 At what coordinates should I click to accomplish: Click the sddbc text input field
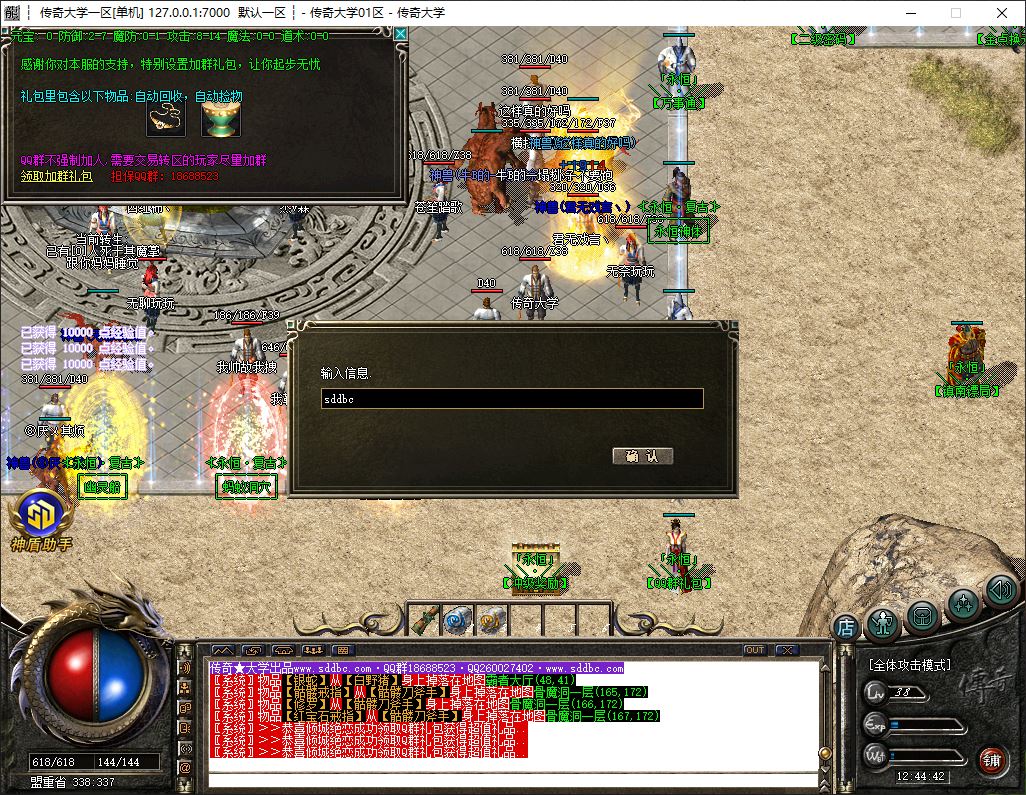[511, 399]
